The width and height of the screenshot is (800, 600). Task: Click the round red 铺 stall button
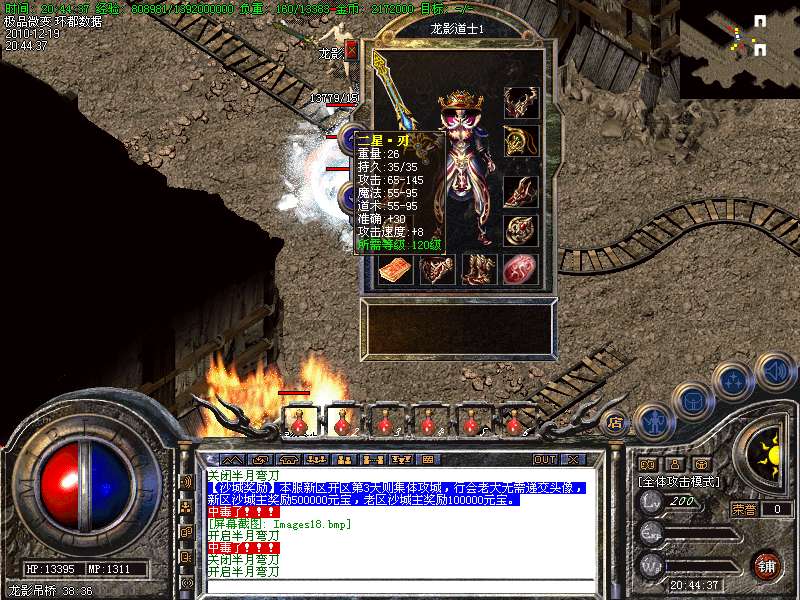click(766, 565)
